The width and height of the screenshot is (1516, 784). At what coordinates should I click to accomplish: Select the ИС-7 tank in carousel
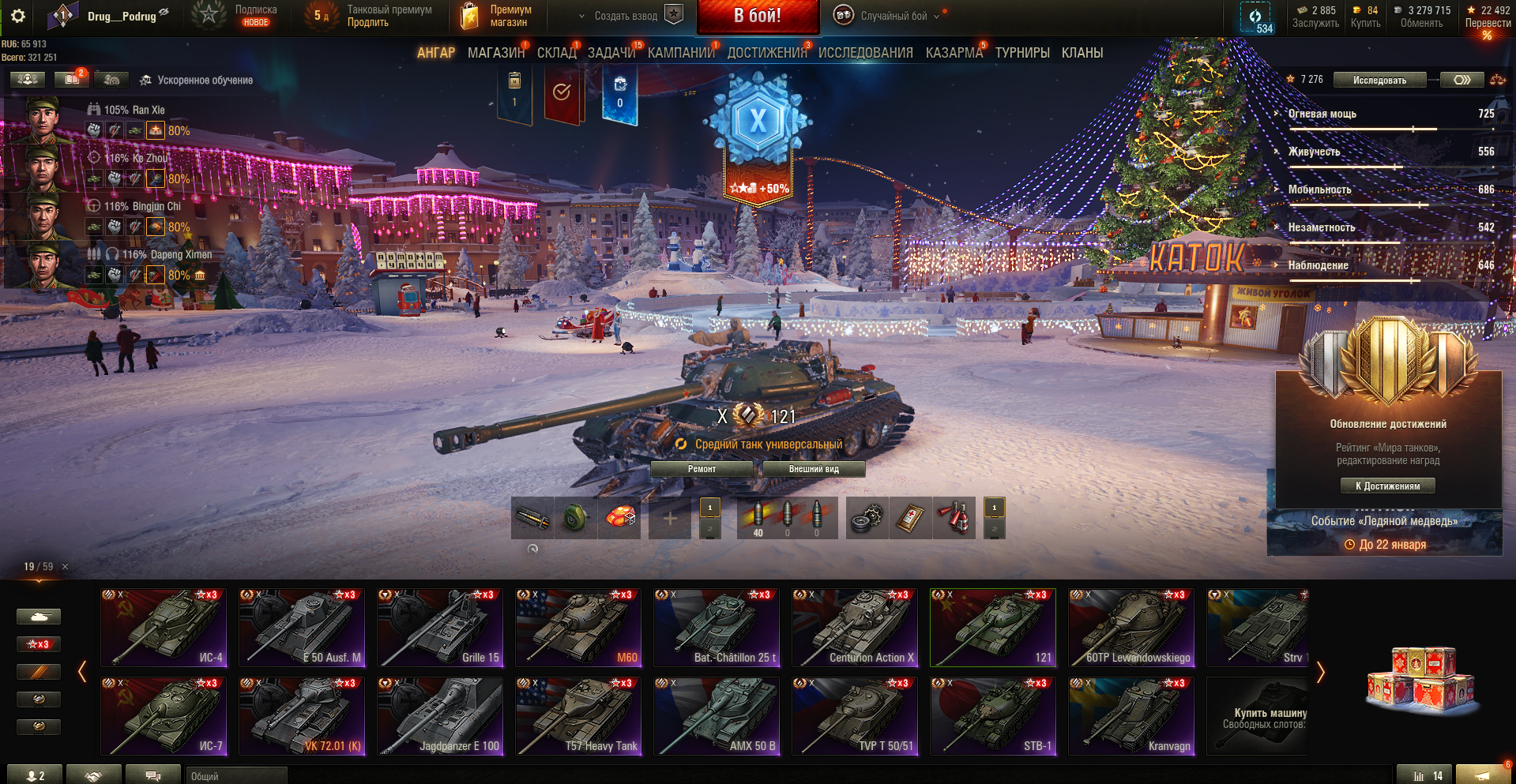164,716
